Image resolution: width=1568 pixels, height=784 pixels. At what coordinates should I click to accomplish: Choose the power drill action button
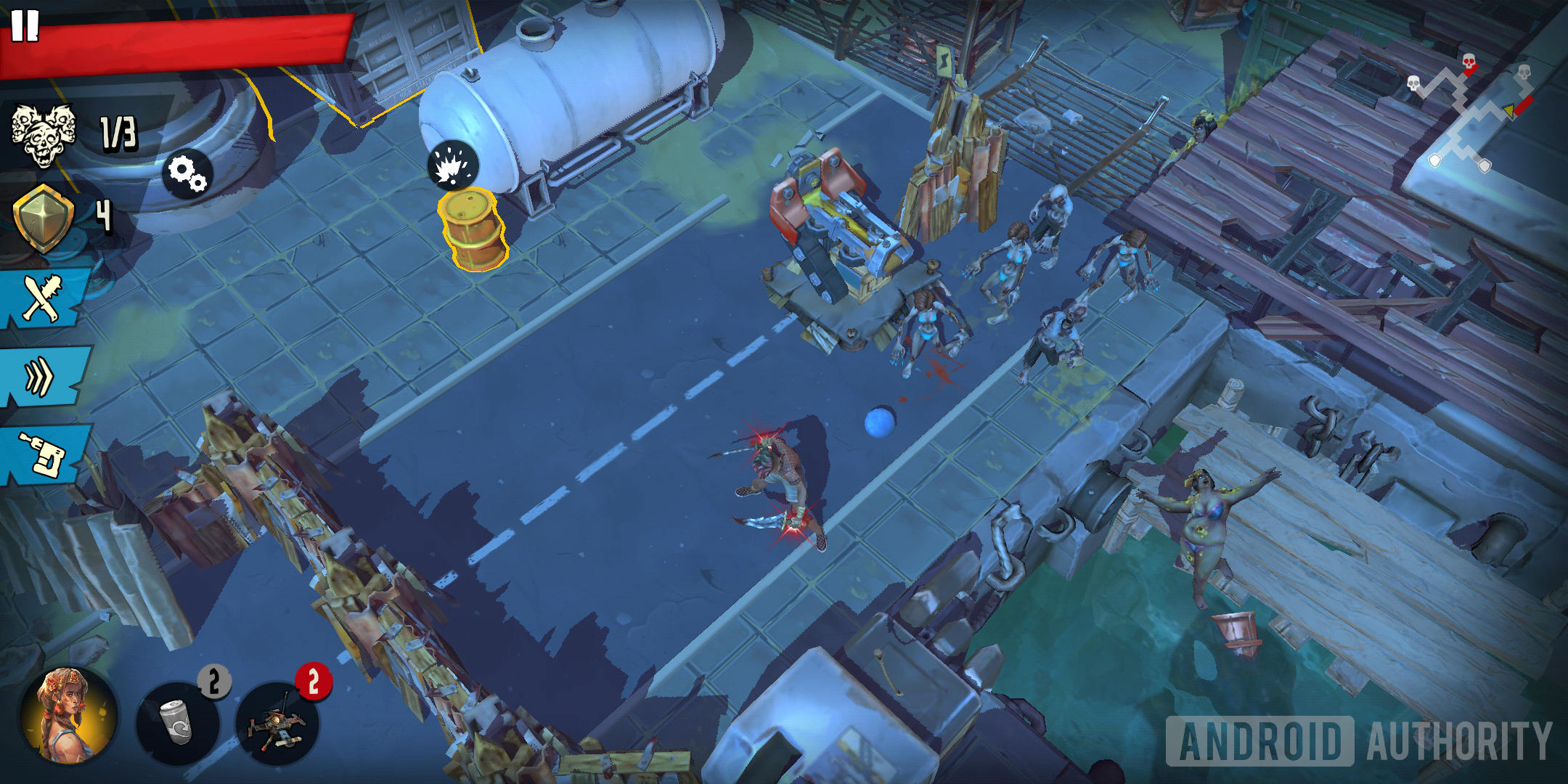[44, 454]
